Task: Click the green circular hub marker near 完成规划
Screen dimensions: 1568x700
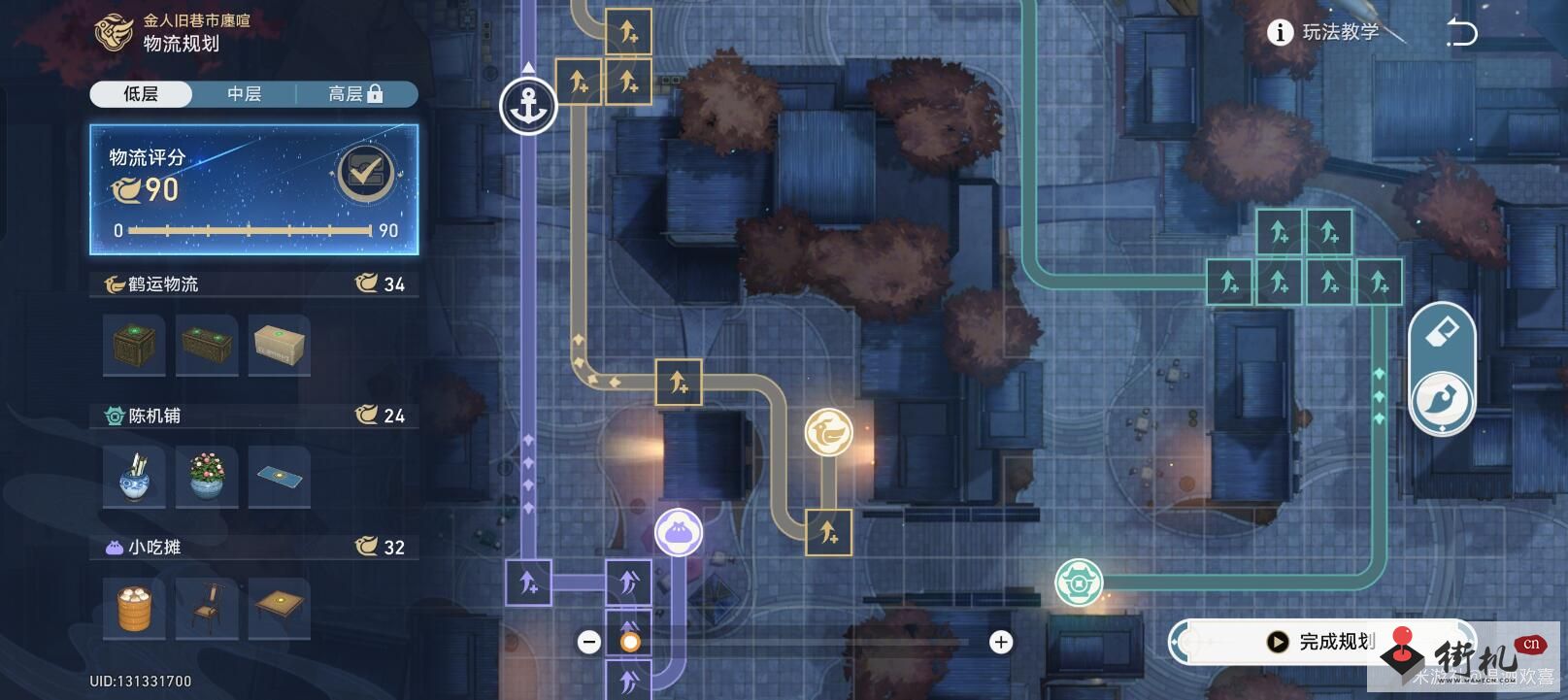Action: (x=1078, y=581)
